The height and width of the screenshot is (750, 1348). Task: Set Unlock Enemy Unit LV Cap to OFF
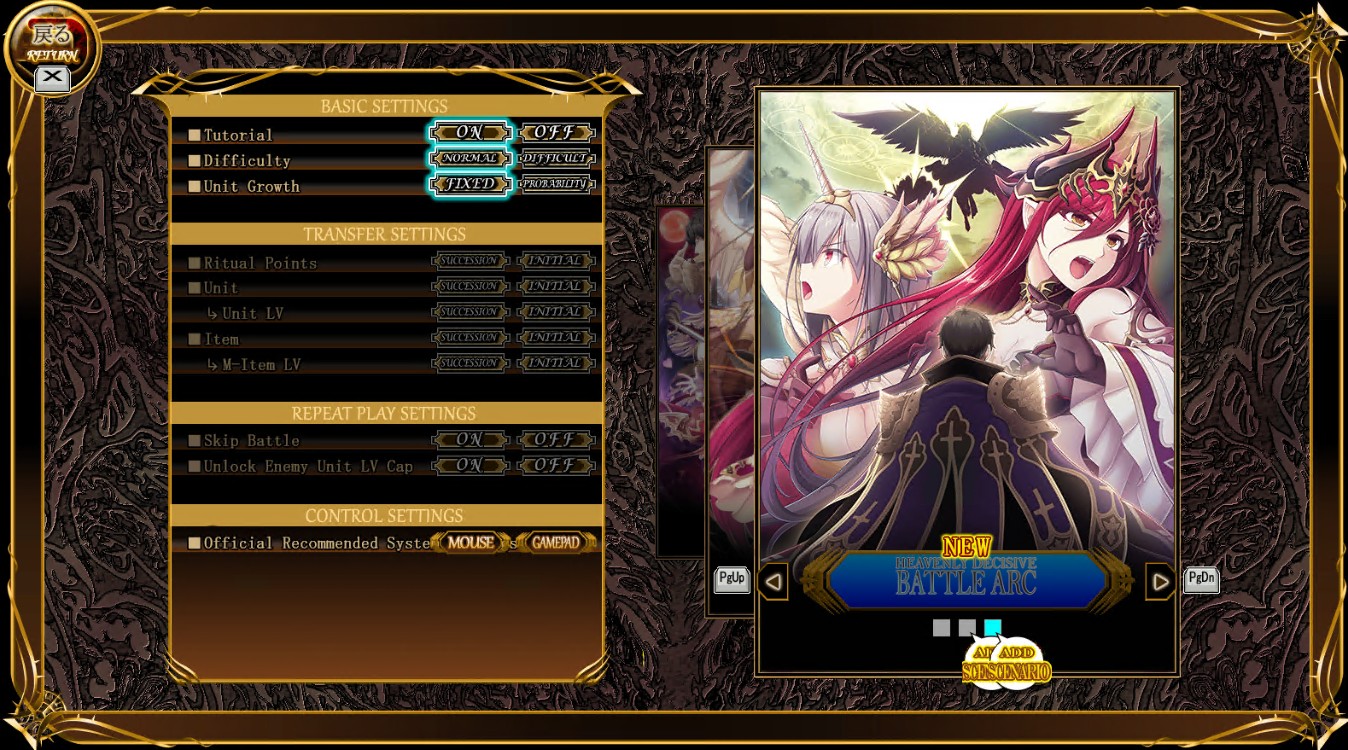(557, 465)
